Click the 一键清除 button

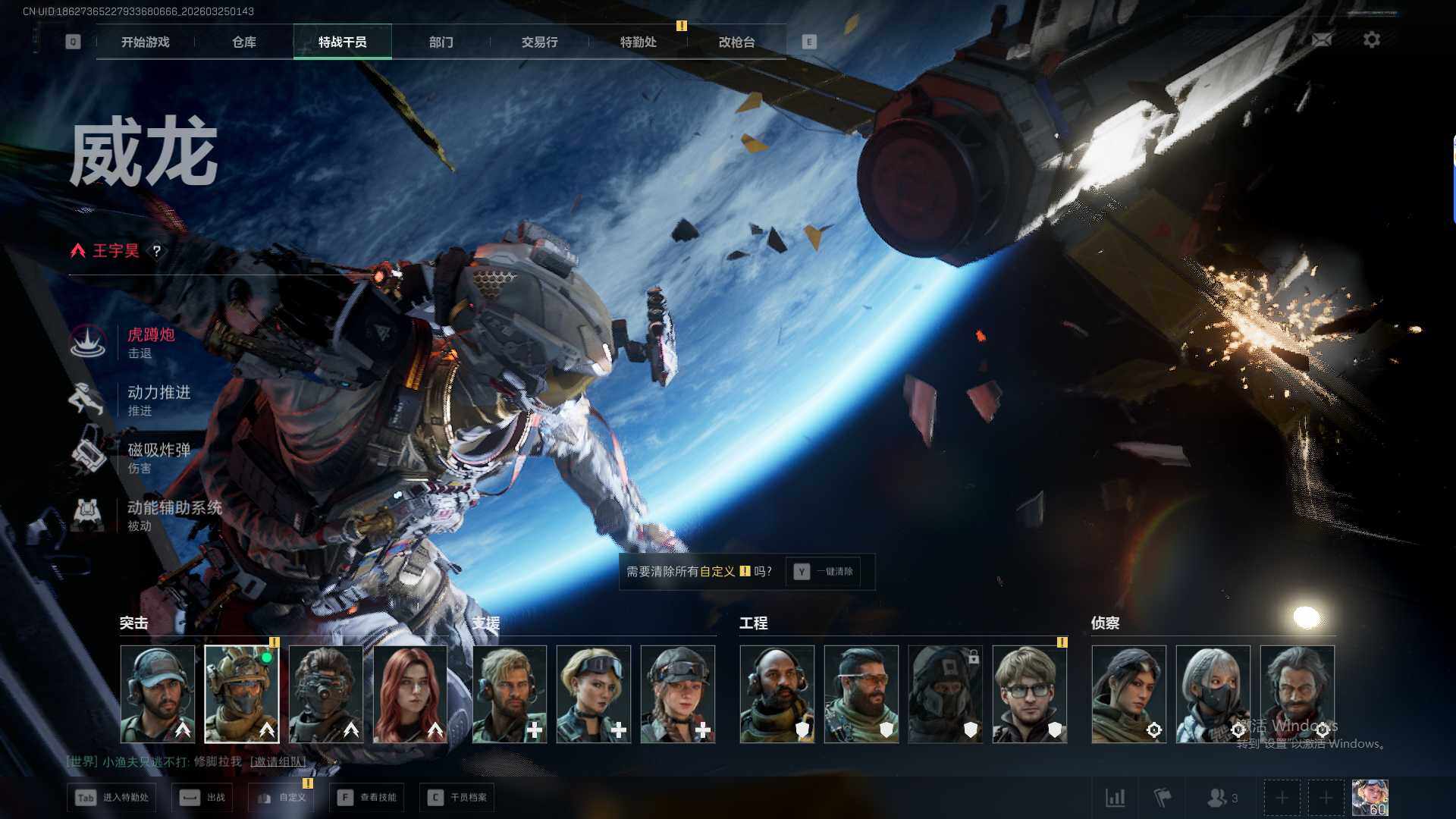pyautogui.click(x=824, y=572)
